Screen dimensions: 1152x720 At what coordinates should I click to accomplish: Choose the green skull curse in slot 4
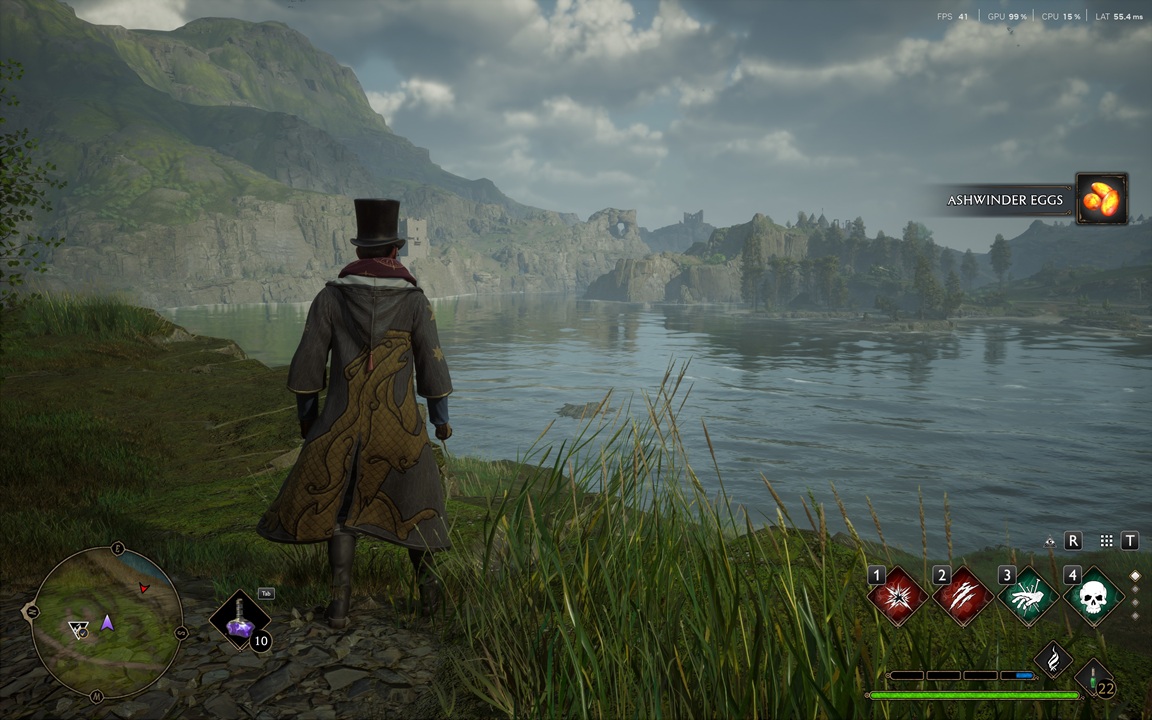1092,597
